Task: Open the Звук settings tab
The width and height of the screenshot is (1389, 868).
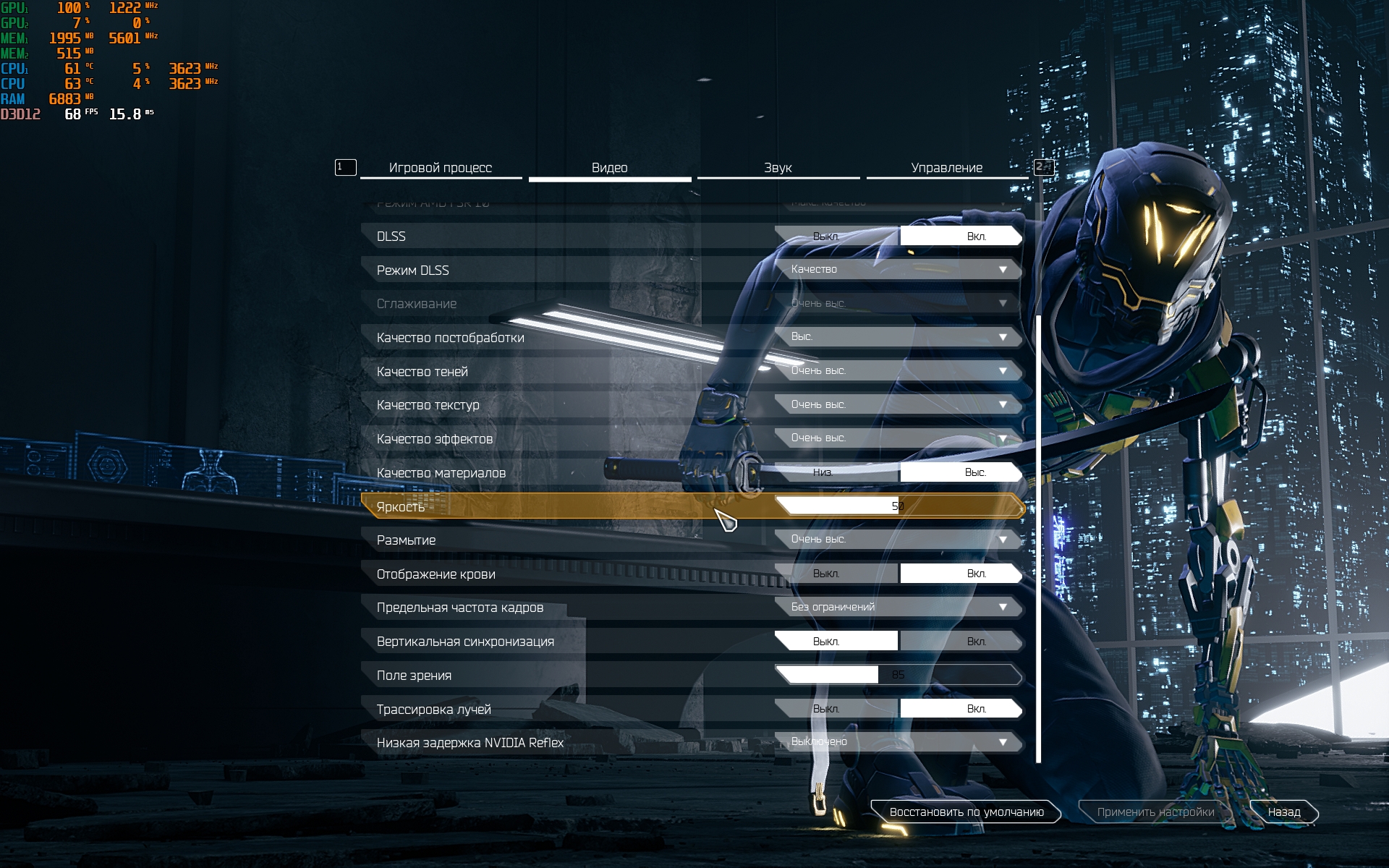Action: click(778, 168)
